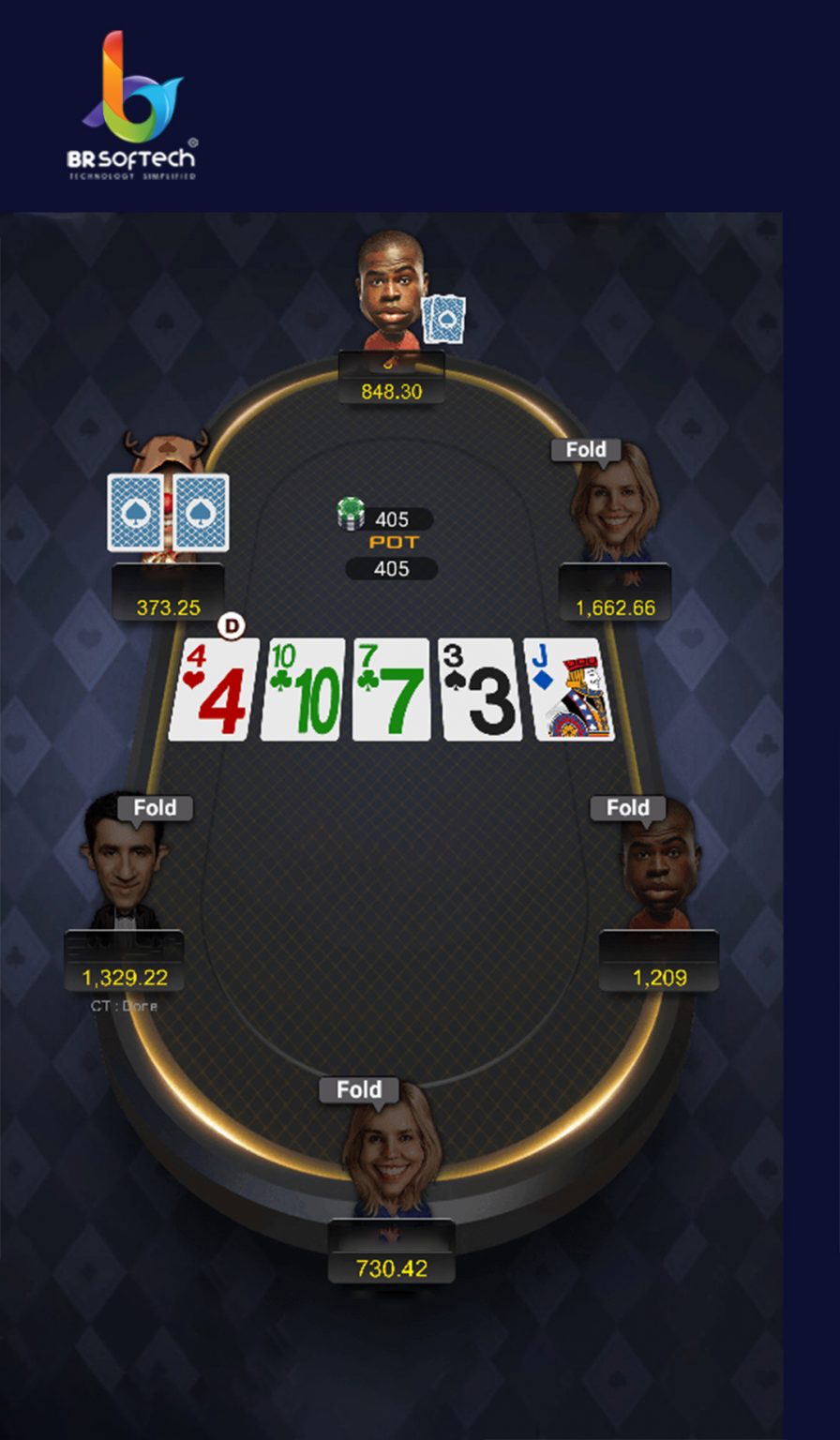Screen dimensions: 840x1440
Task: Click the 4 of hearts community card
Action: (x=214, y=689)
